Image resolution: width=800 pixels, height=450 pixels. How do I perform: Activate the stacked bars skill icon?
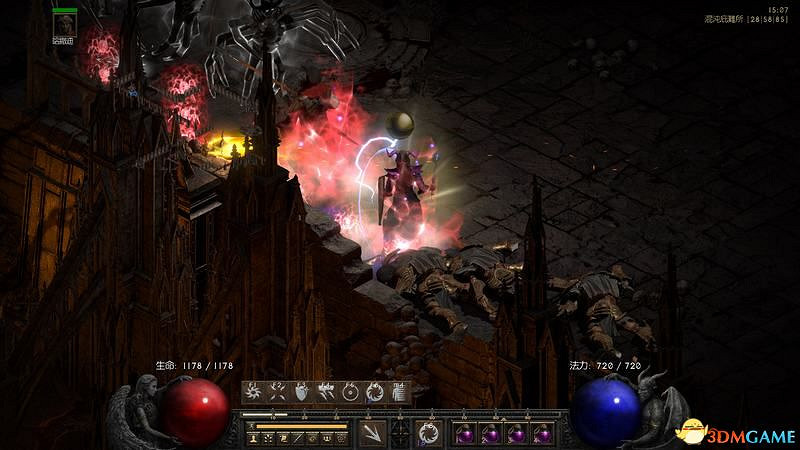pos(399,392)
